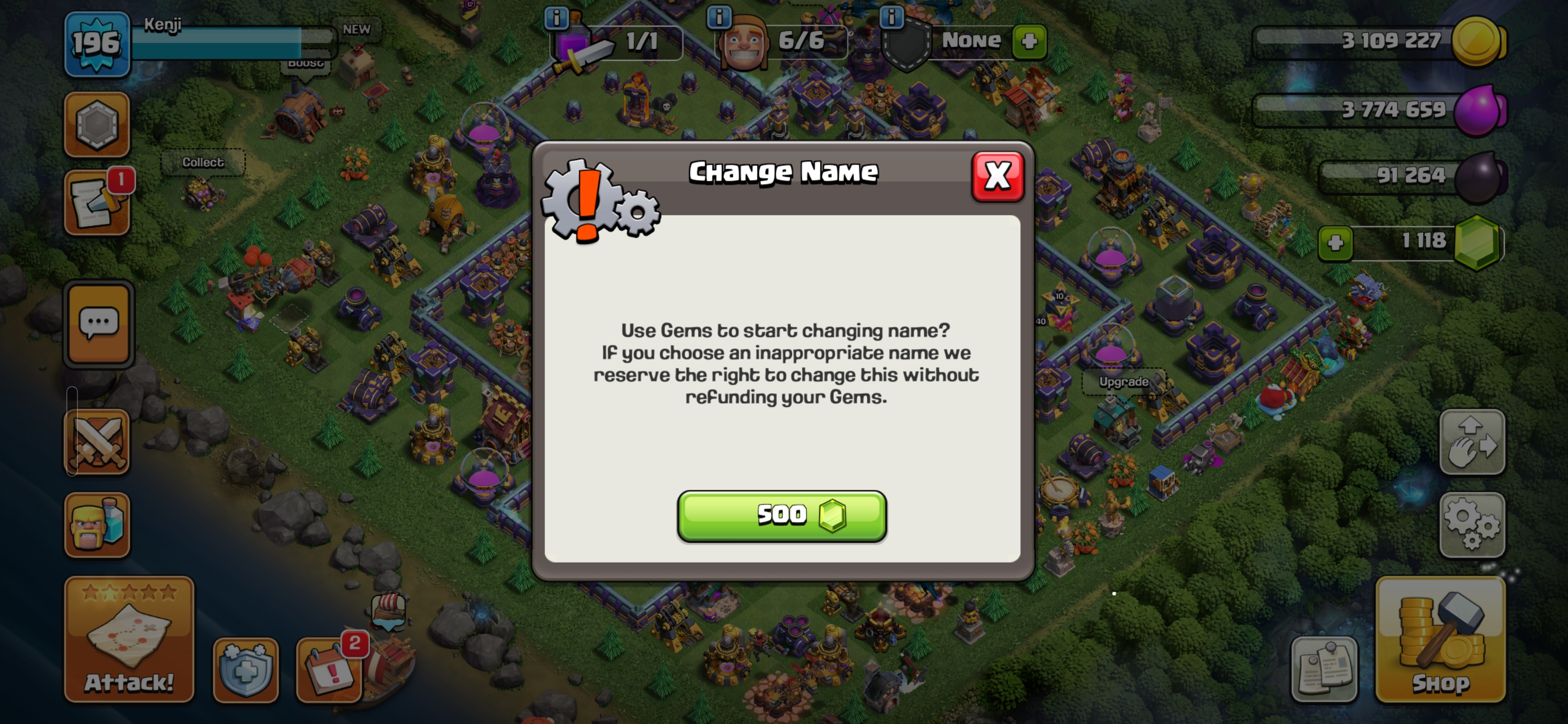
Task: Open the barbarian army training menu
Action: [x=97, y=525]
